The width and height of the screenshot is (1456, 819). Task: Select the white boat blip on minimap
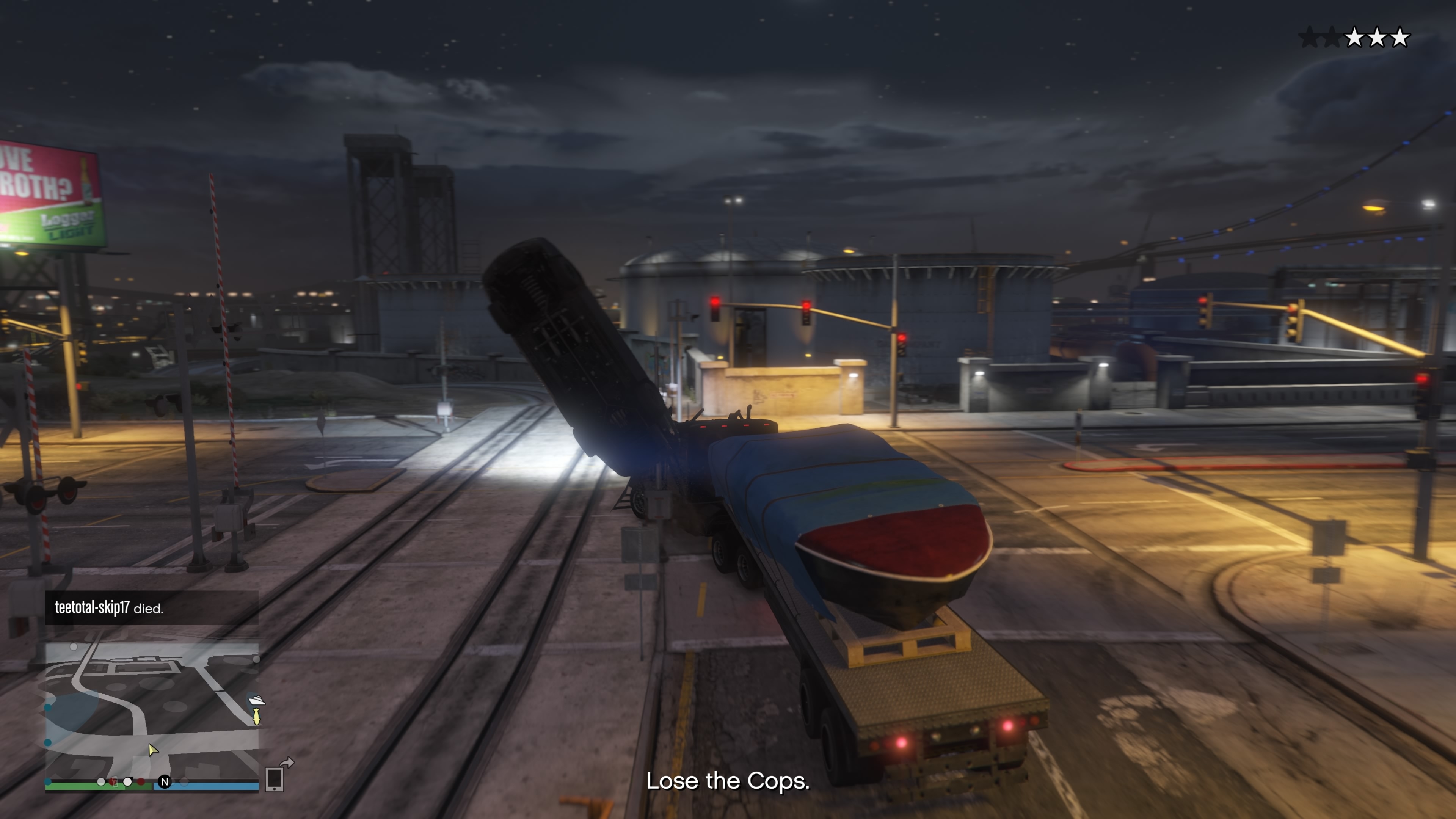click(257, 701)
